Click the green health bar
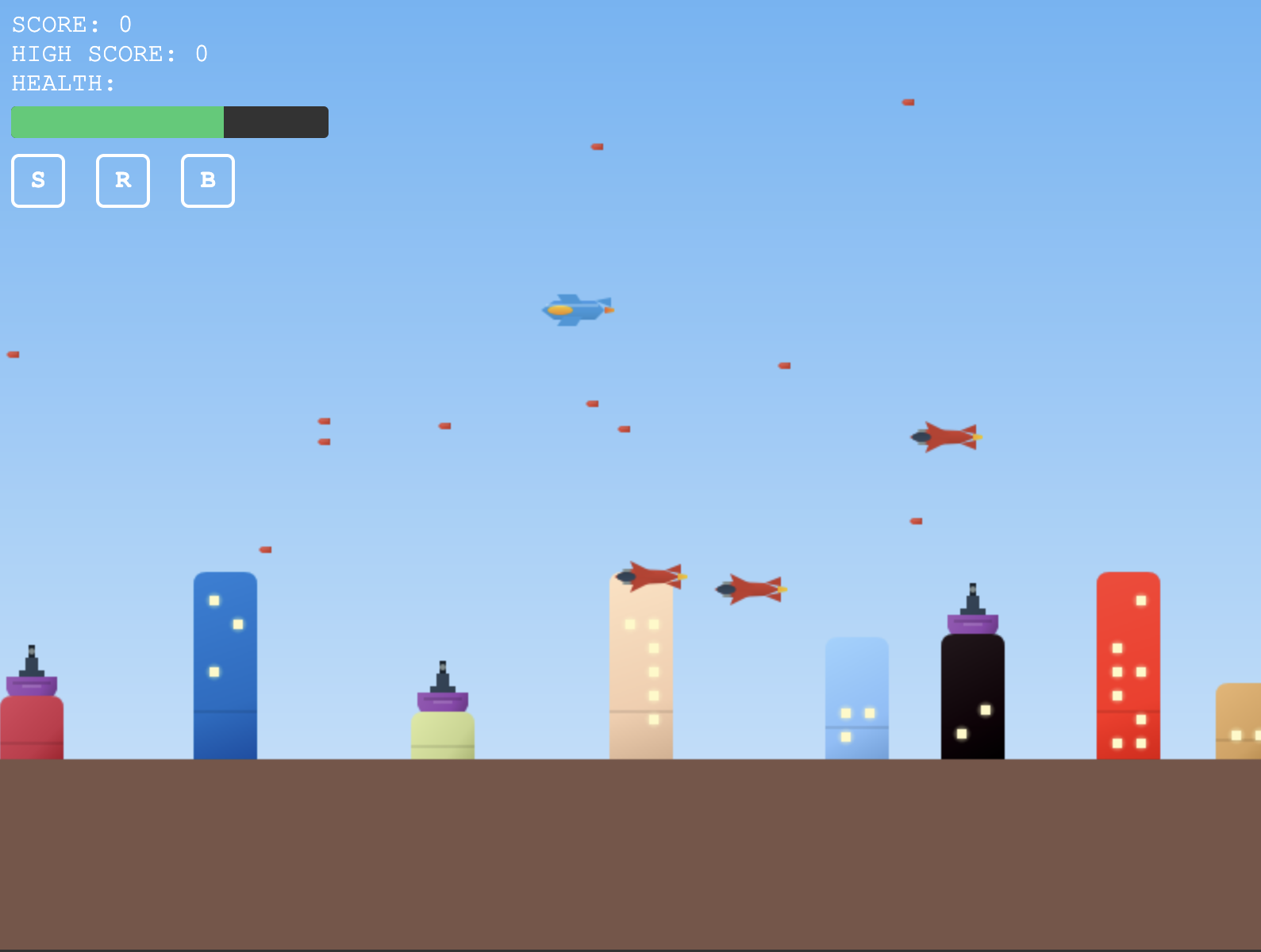This screenshot has height=952, width=1261. tap(117, 121)
